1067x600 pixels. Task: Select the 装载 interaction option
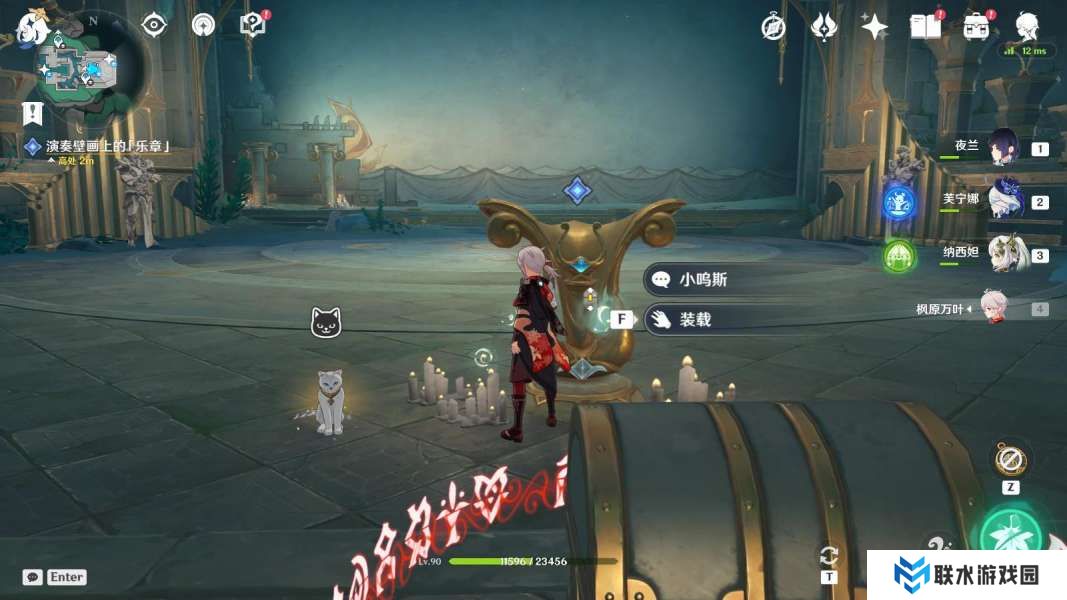tap(696, 319)
